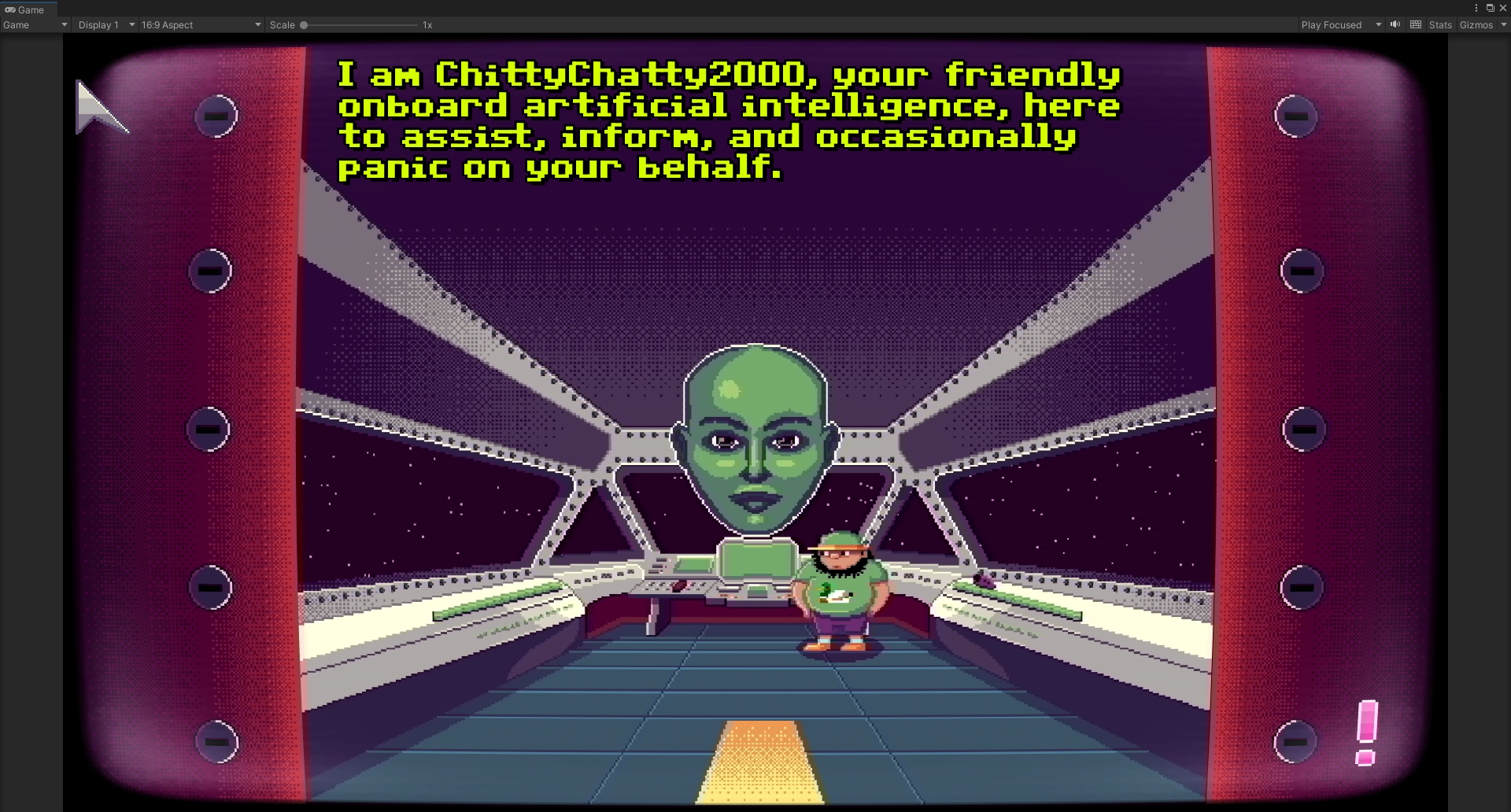The width and height of the screenshot is (1511, 812).
Task: Toggle the Stats overlay button
Action: point(1439,25)
